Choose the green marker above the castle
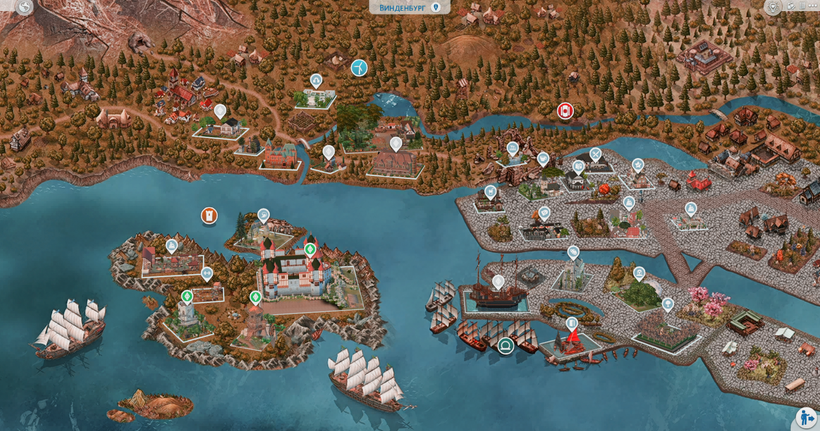Image resolution: width=820 pixels, height=431 pixels. pyautogui.click(x=310, y=249)
